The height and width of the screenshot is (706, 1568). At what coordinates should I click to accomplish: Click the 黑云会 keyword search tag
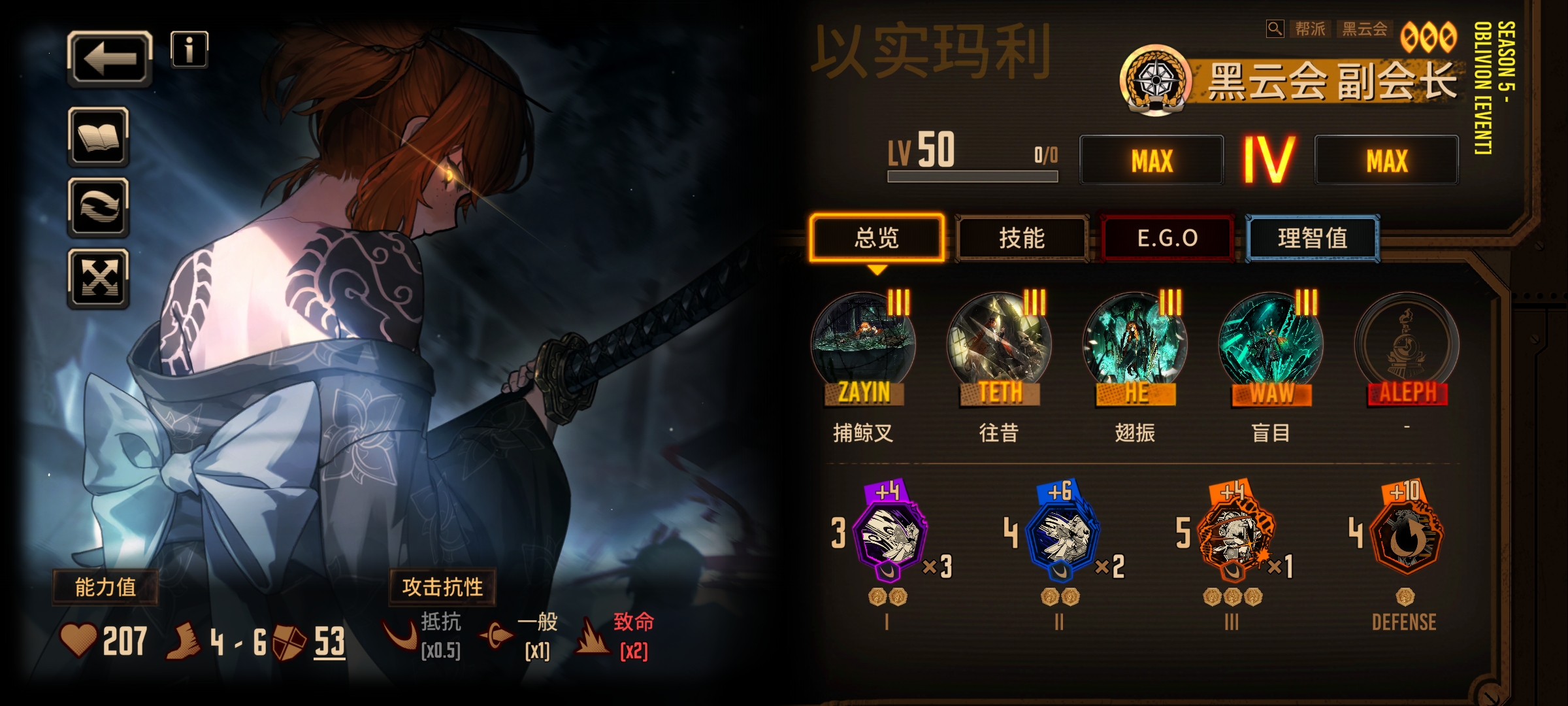pyautogui.click(x=1364, y=29)
